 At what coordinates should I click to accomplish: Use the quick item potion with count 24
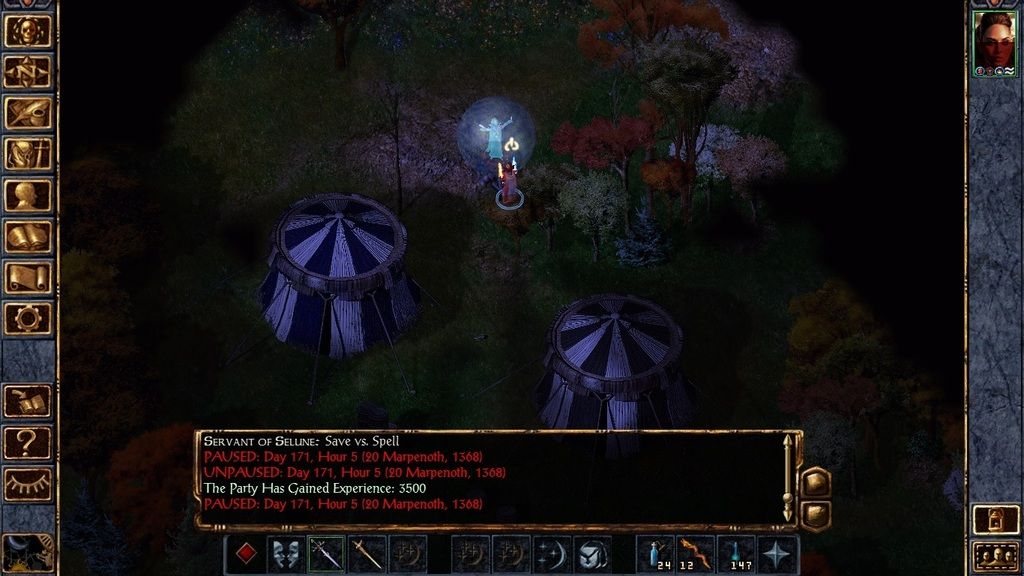(656, 554)
